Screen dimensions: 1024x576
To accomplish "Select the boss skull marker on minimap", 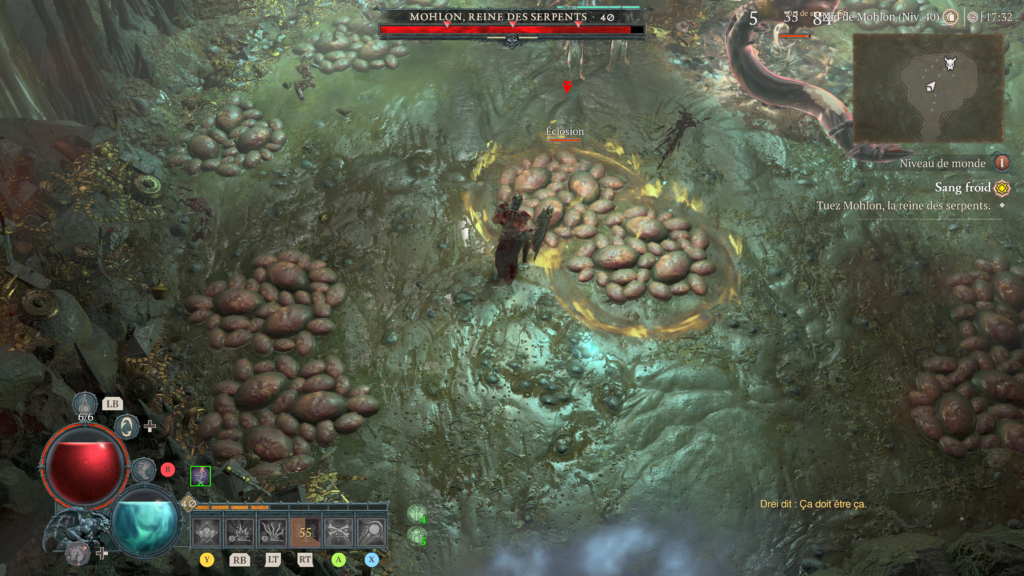I will pyautogui.click(x=949, y=63).
